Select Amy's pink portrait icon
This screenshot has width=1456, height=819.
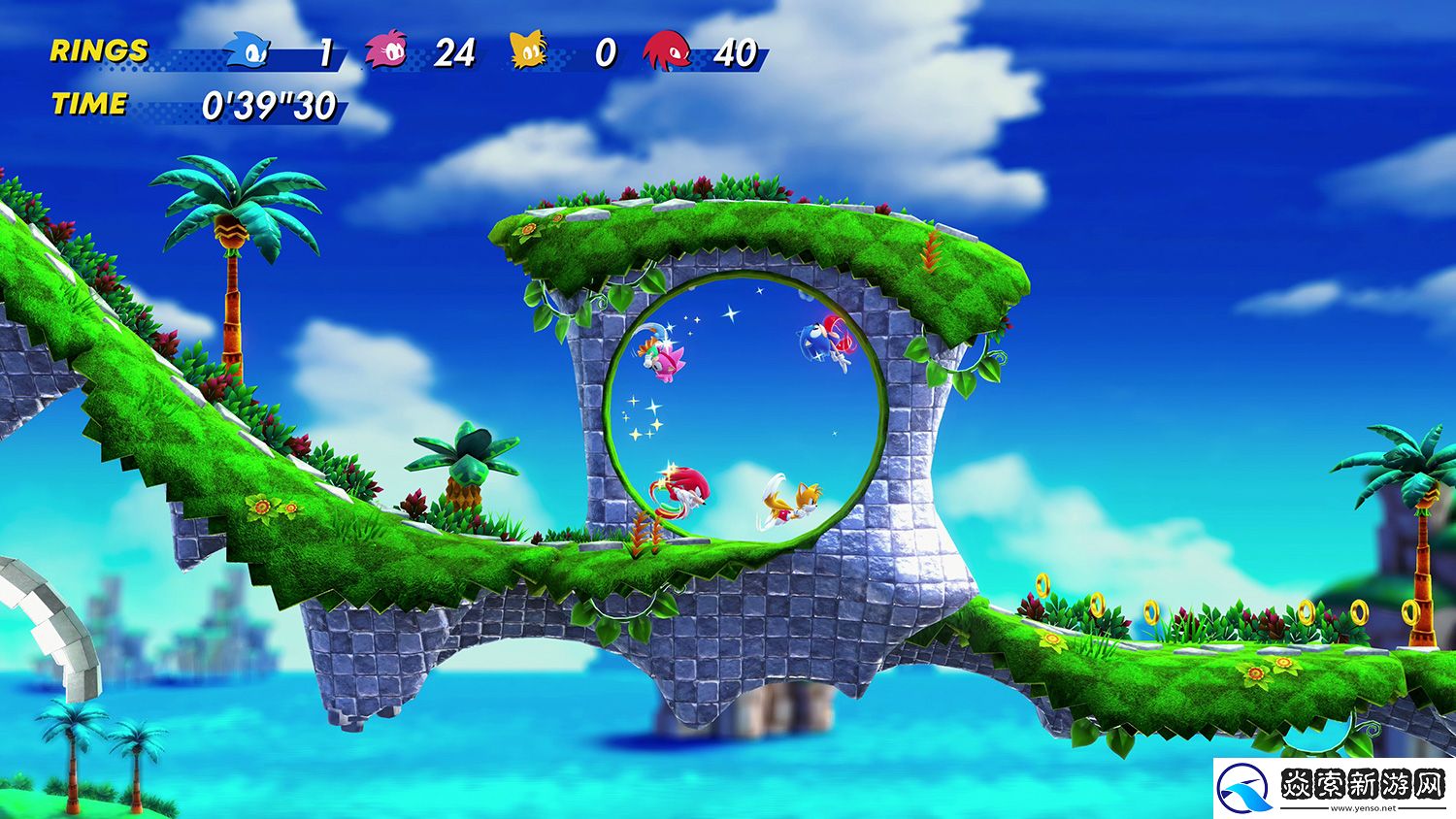click(386, 49)
